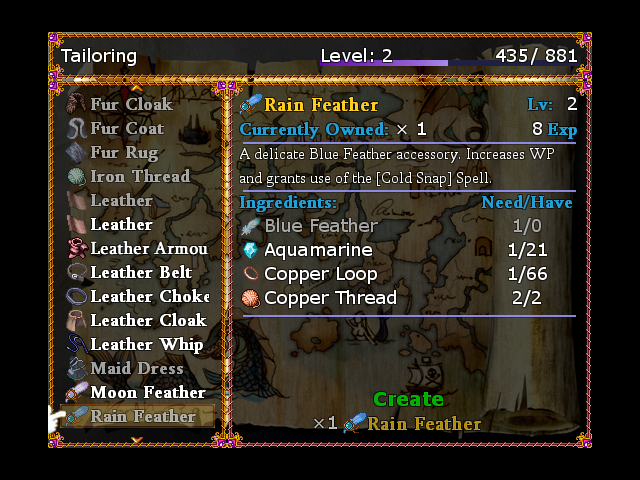The image size is (640, 480).
Task: Select Leather Cloak in the list
Action: pyautogui.click(x=148, y=320)
